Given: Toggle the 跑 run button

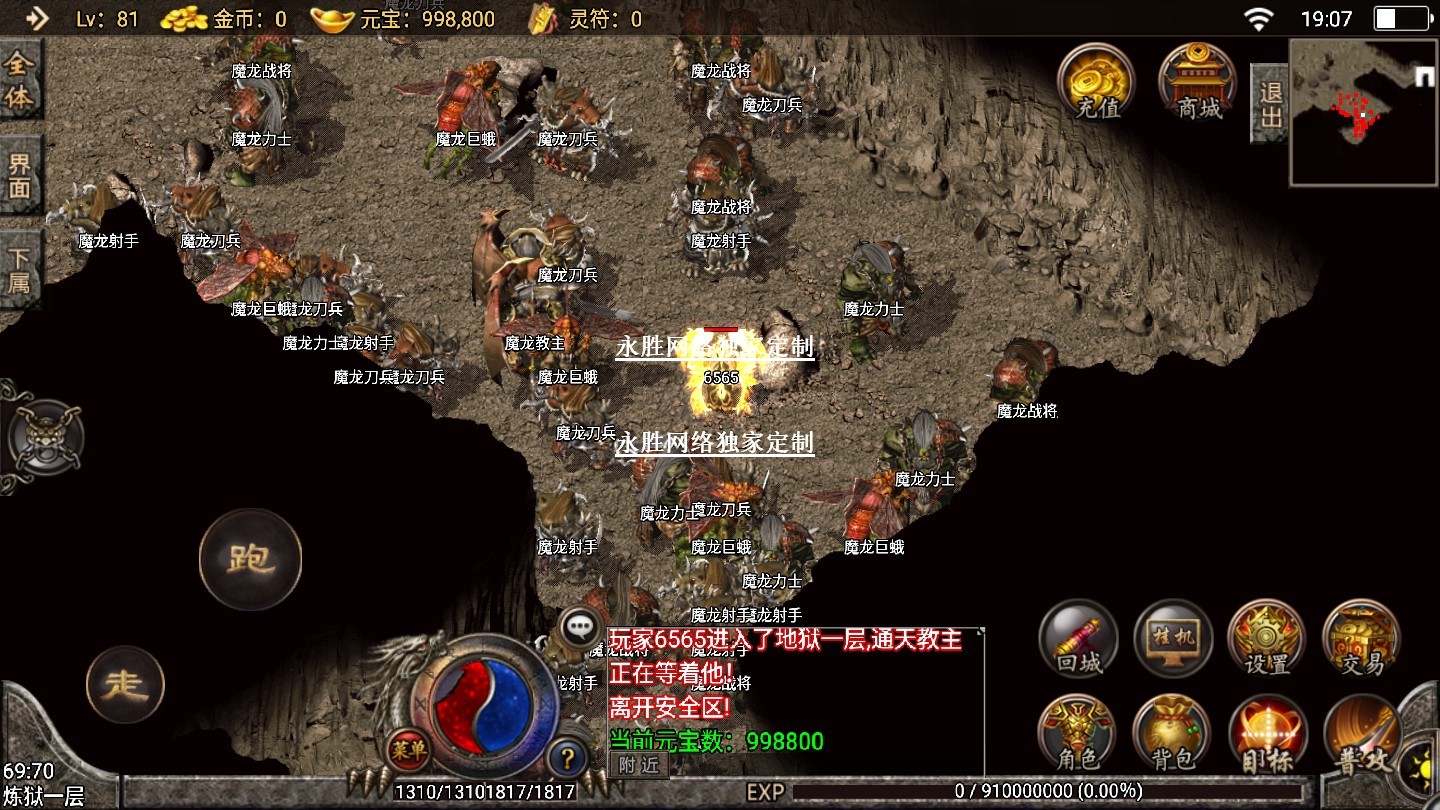Looking at the screenshot, I should (x=250, y=559).
